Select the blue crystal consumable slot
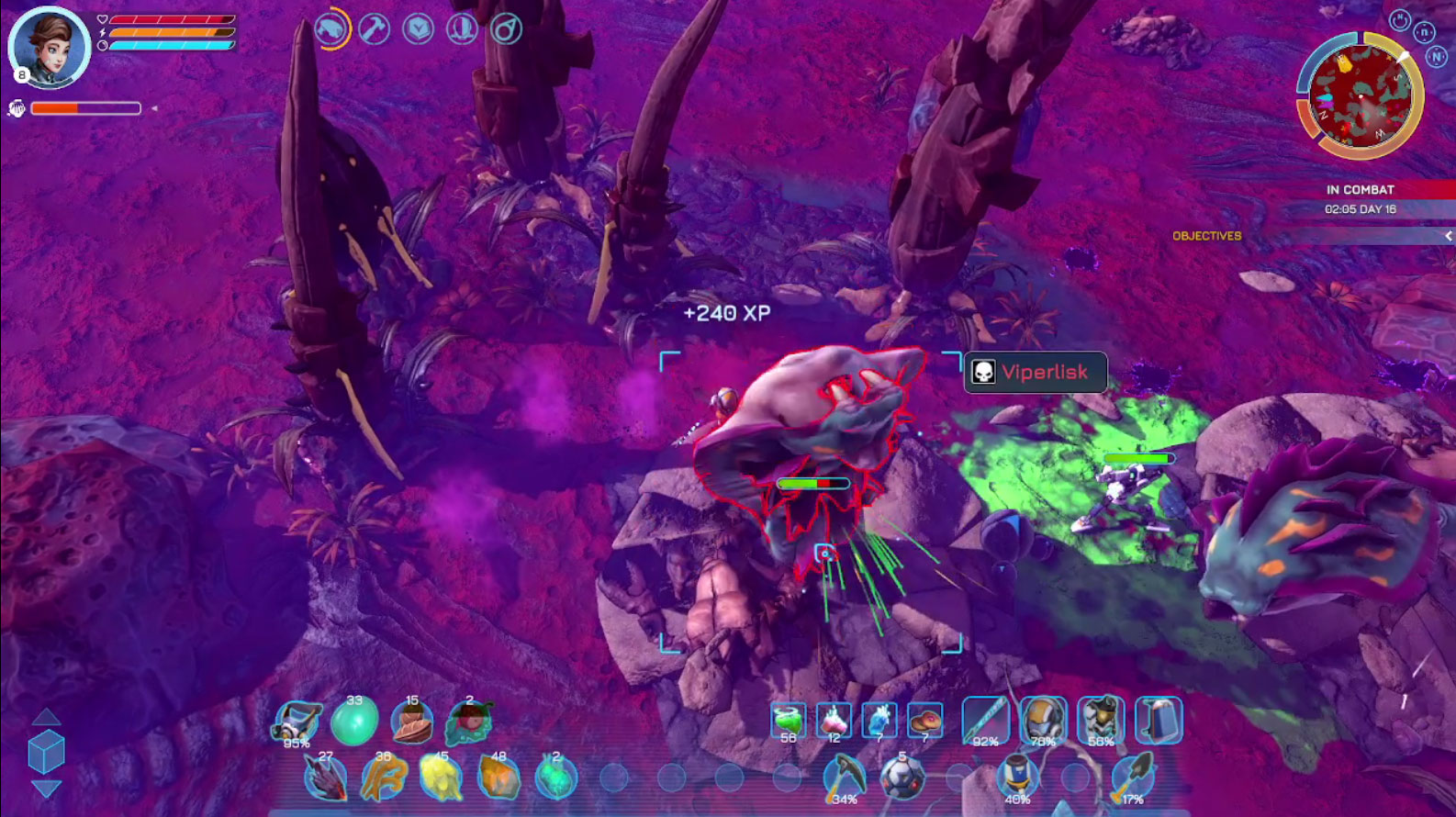 coord(879,721)
